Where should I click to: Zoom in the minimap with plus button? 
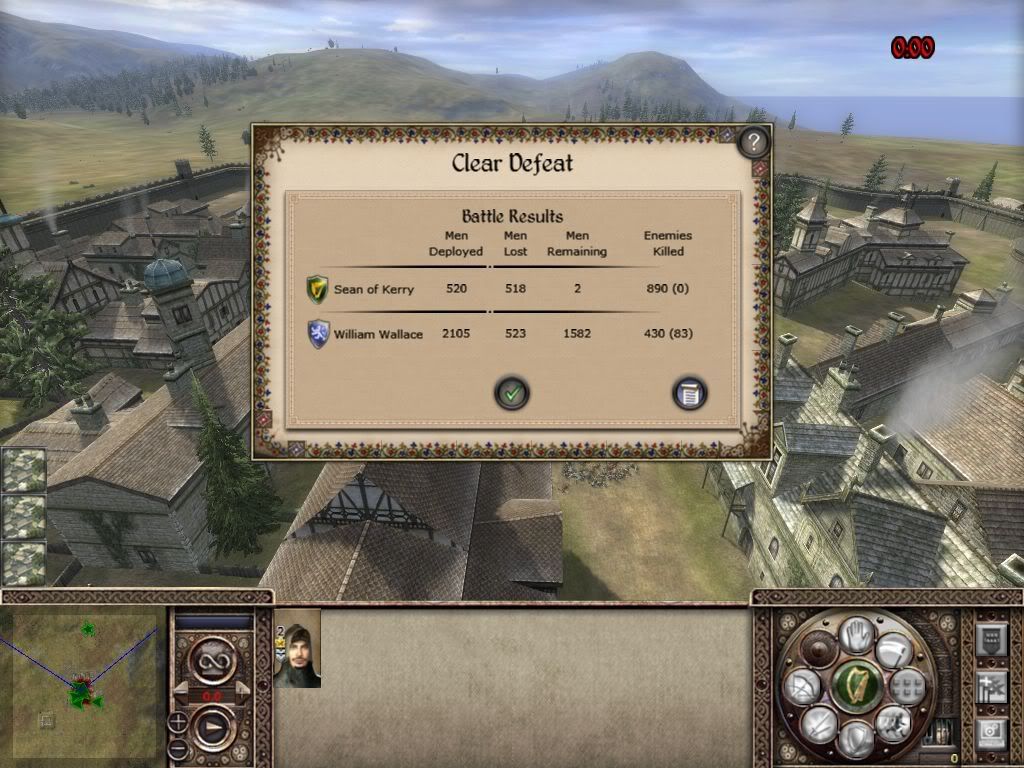pos(177,721)
